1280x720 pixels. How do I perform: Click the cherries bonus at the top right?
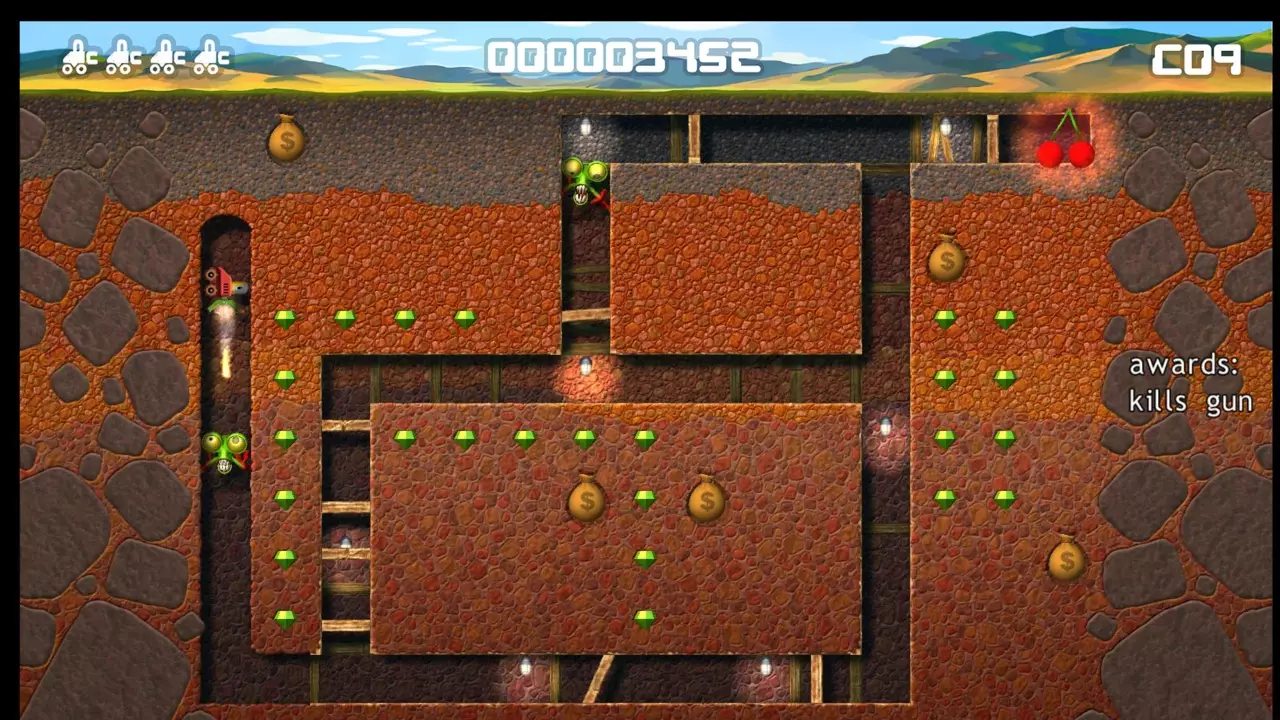pos(1063,150)
